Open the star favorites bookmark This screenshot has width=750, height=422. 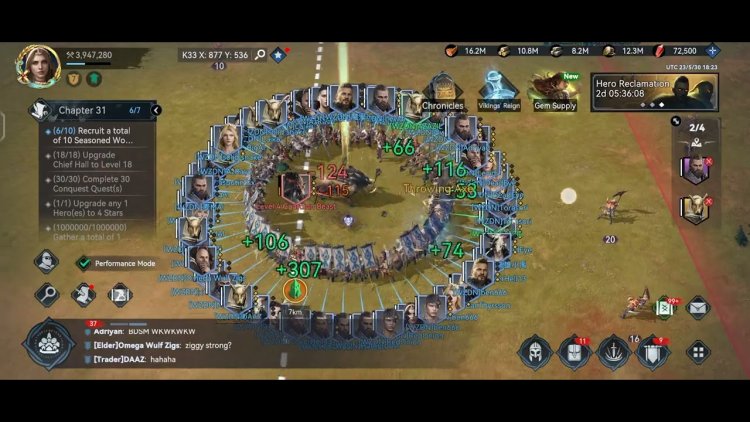(279, 55)
